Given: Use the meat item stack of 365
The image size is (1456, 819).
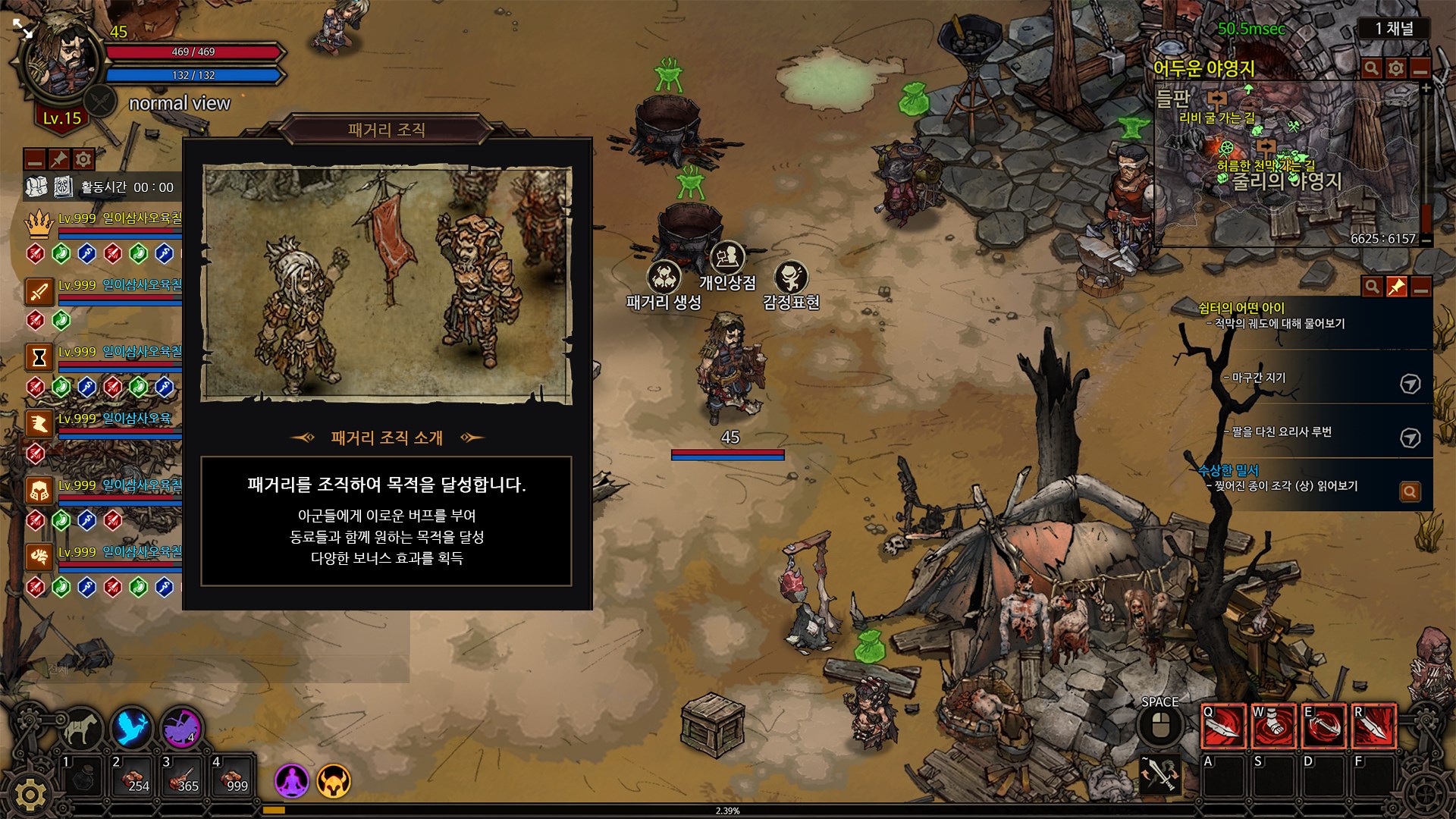Looking at the screenshot, I should pos(181,777).
